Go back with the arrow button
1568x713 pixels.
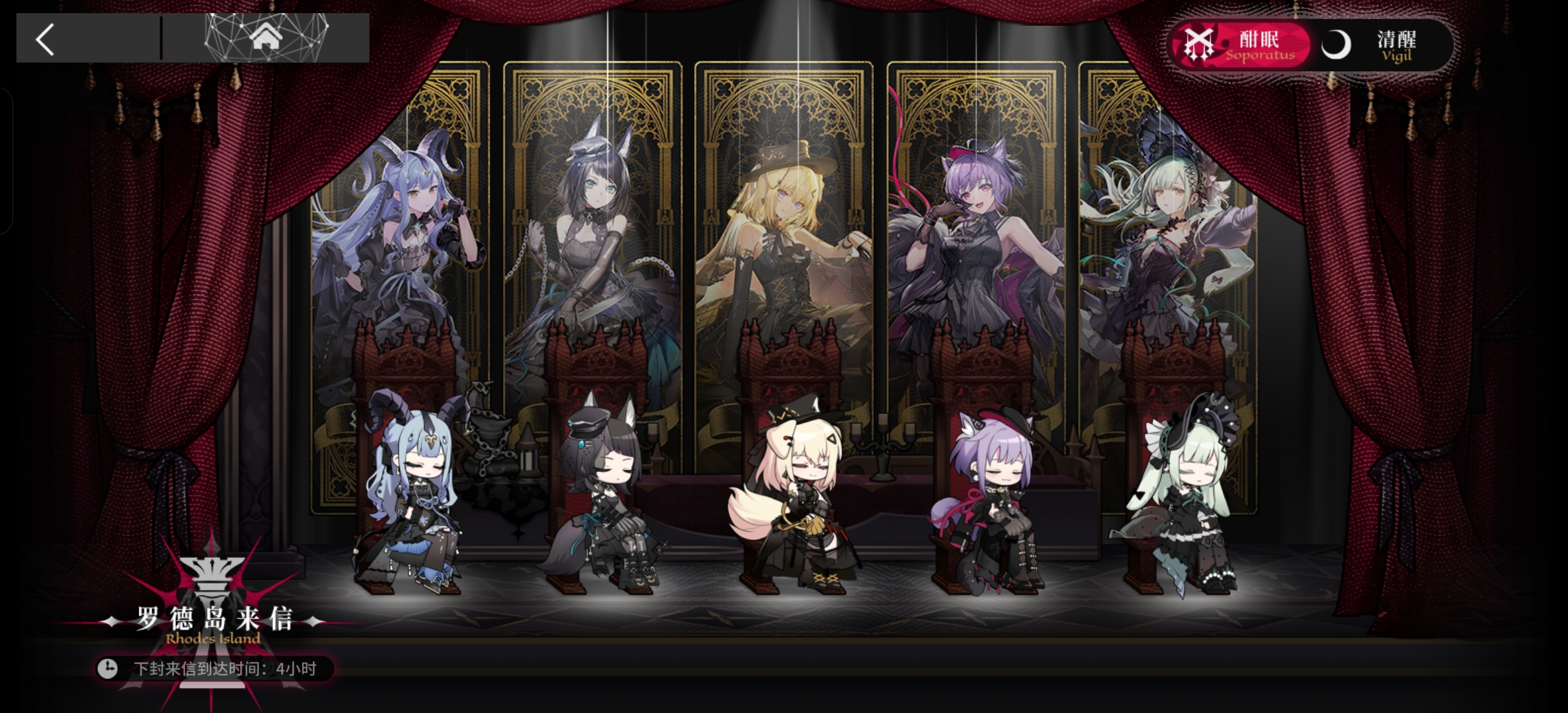coord(45,40)
